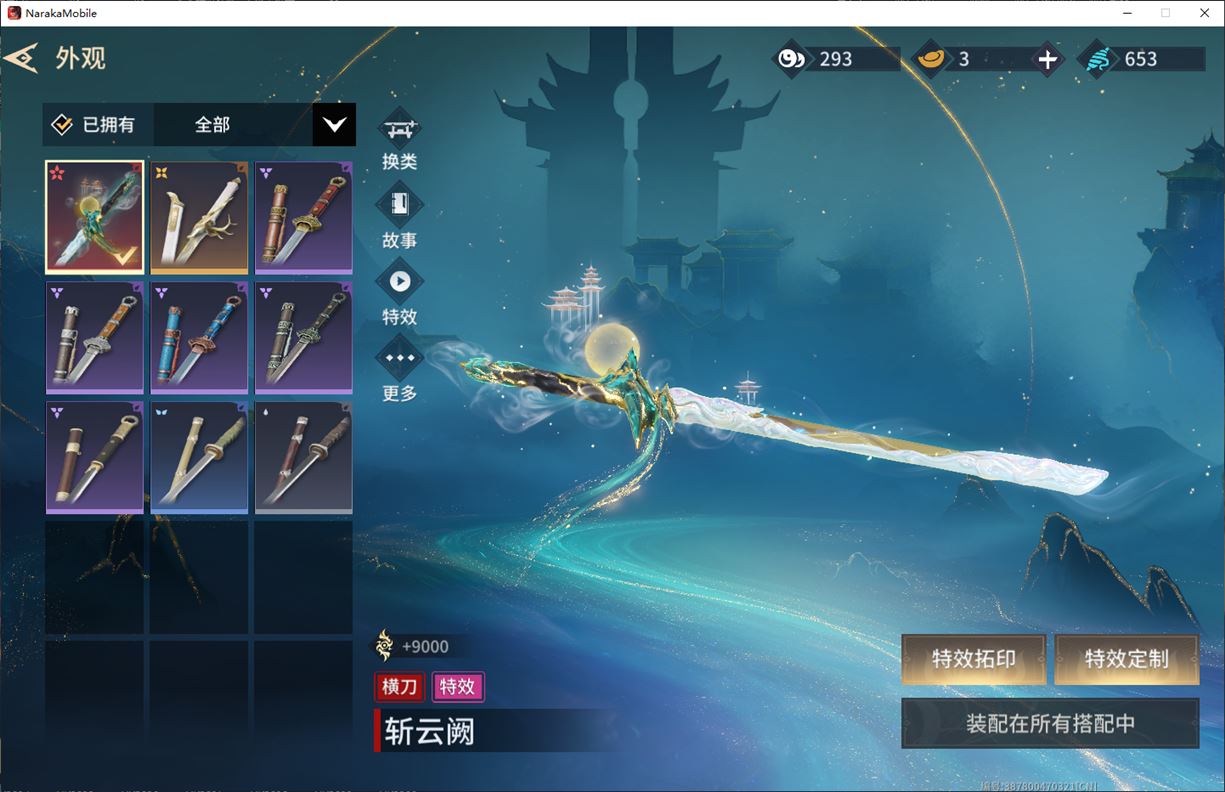Show 更多 options
Image resolution: width=1225 pixels, height=792 pixels.
click(x=400, y=358)
